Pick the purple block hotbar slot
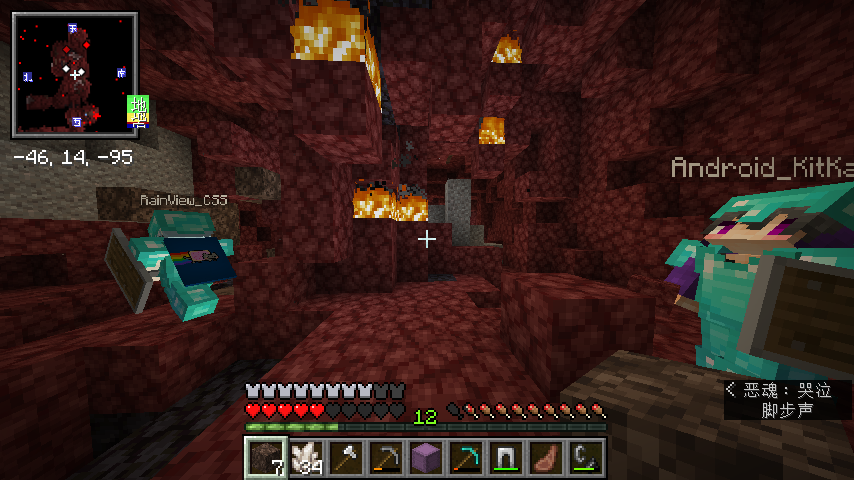Viewport: 854px width, 480px height. (x=425, y=457)
